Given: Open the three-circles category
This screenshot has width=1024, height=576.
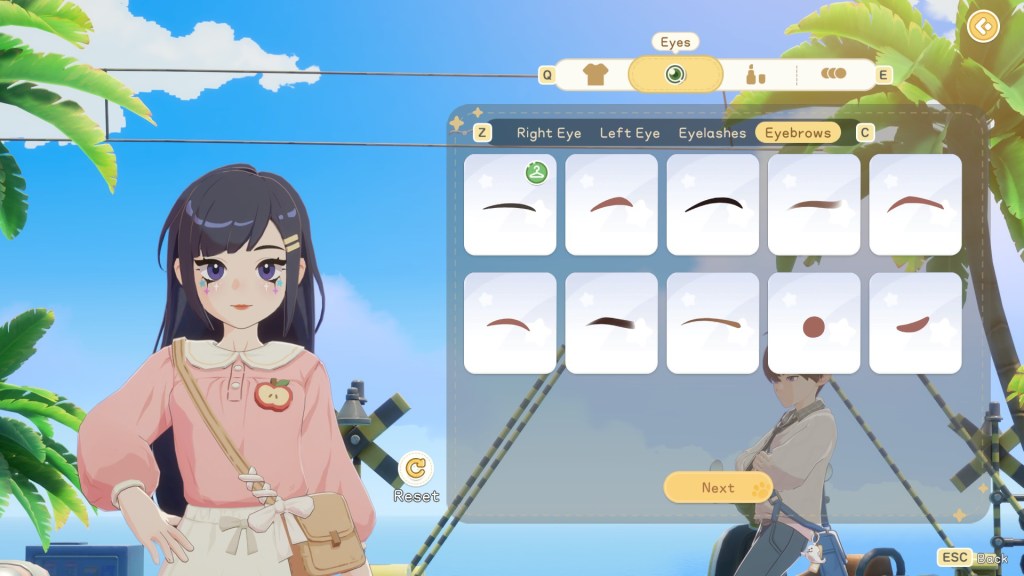Looking at the screenshot, I should tap(833, 74).
